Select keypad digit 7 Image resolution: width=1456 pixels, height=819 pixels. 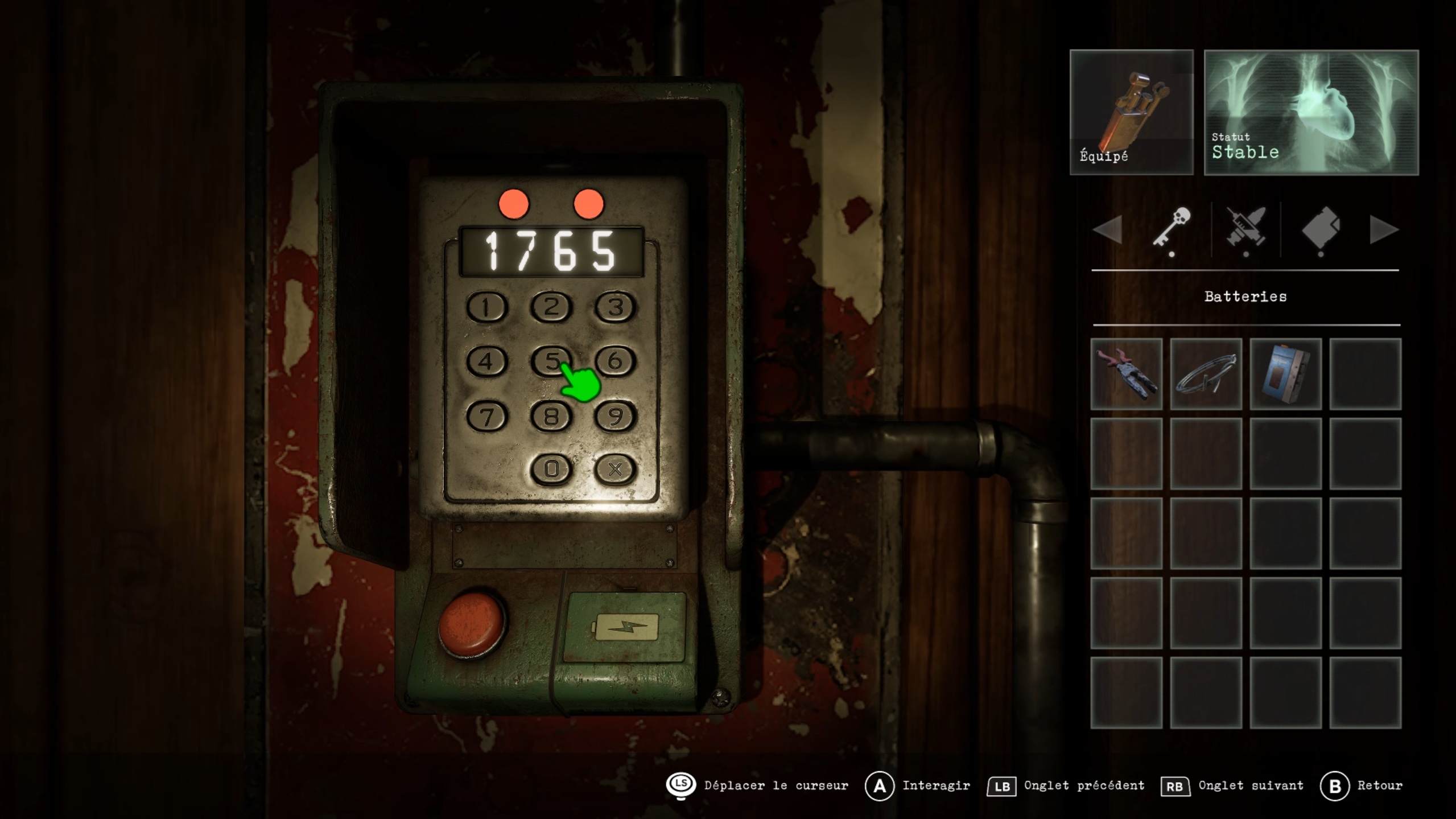(x=486, y=416)
